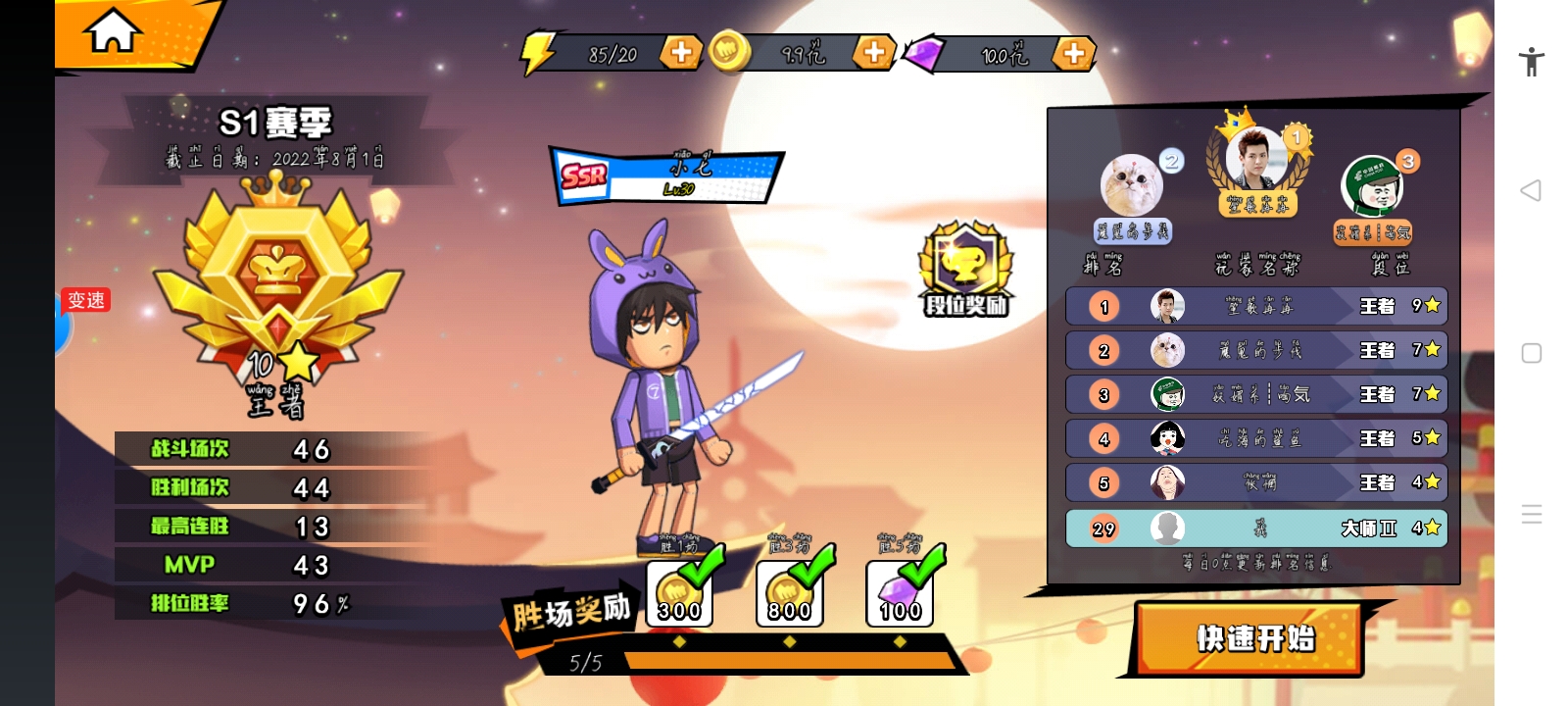Go back to the home screen
This screenshot has height=706, width=1568.
114,31
